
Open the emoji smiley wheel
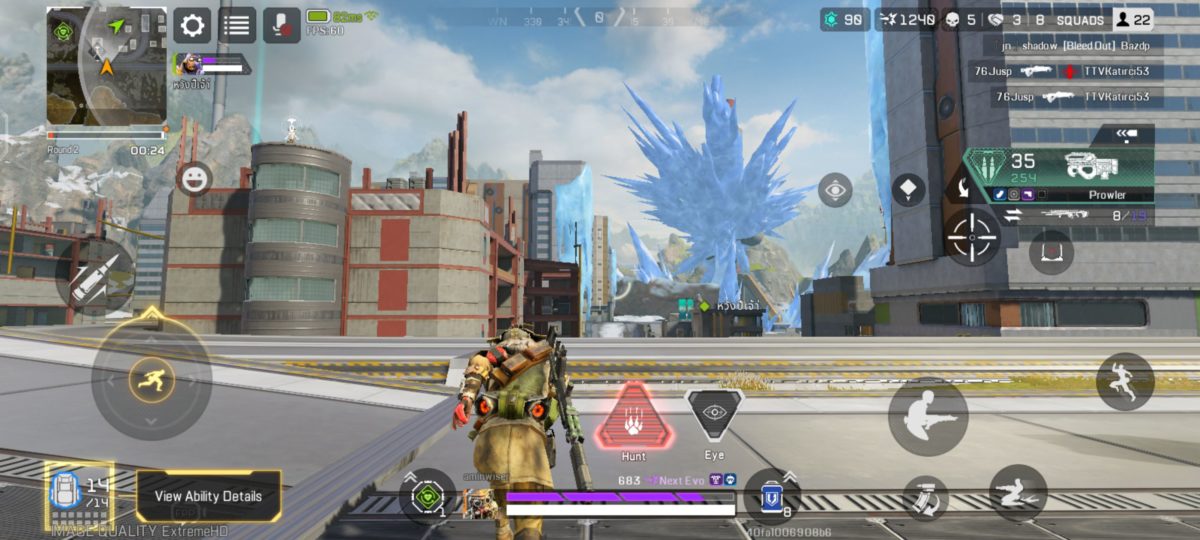[194, 179]
